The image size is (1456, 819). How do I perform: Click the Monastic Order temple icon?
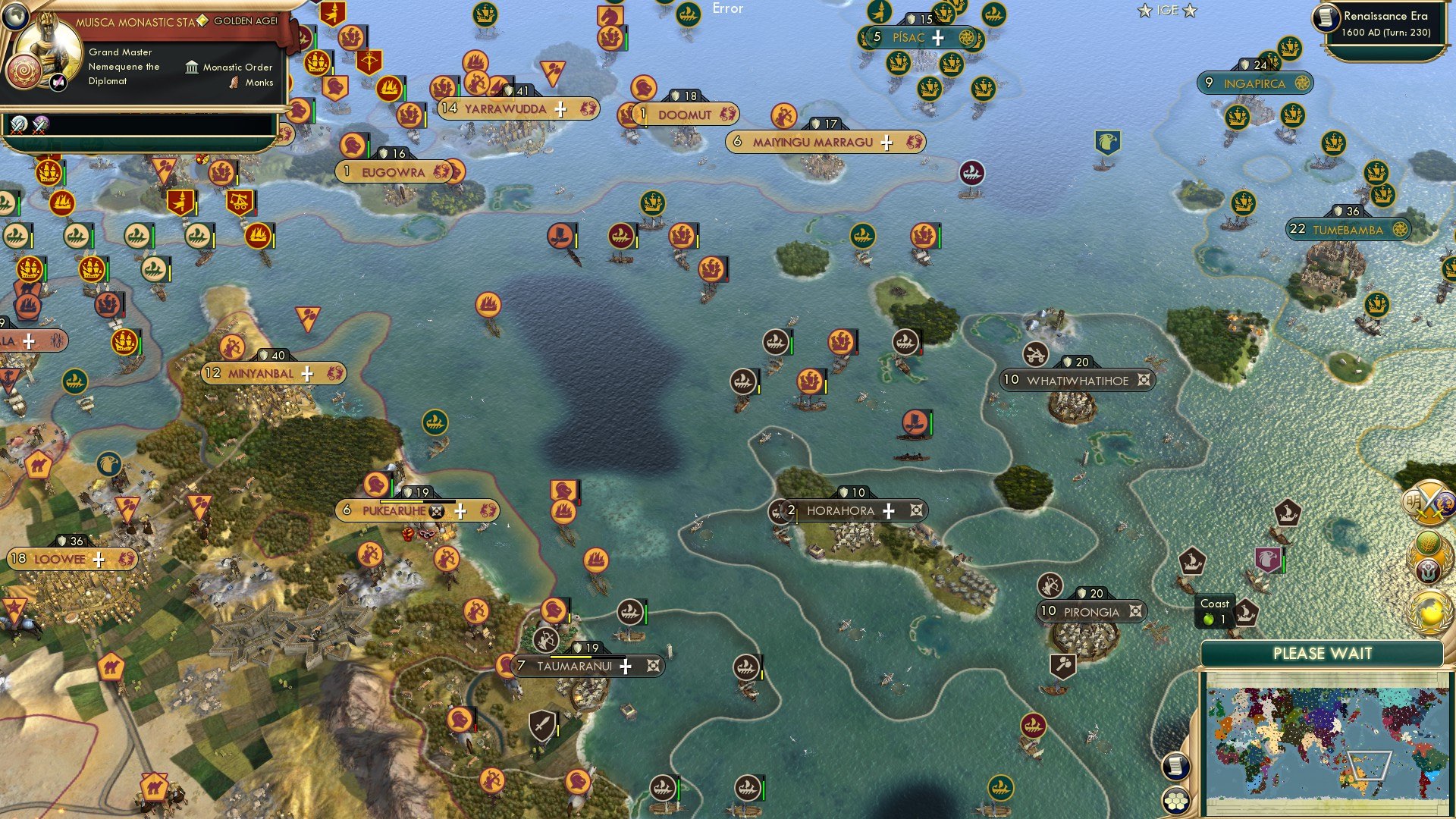[x=193, y=67]
